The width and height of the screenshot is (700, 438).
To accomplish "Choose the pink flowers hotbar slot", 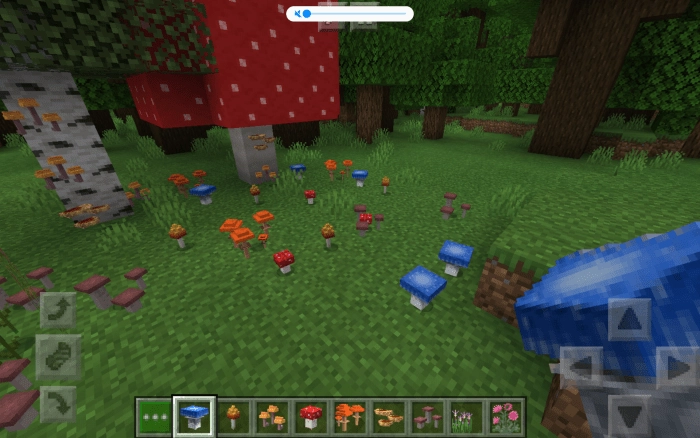I will click(505, 415).
